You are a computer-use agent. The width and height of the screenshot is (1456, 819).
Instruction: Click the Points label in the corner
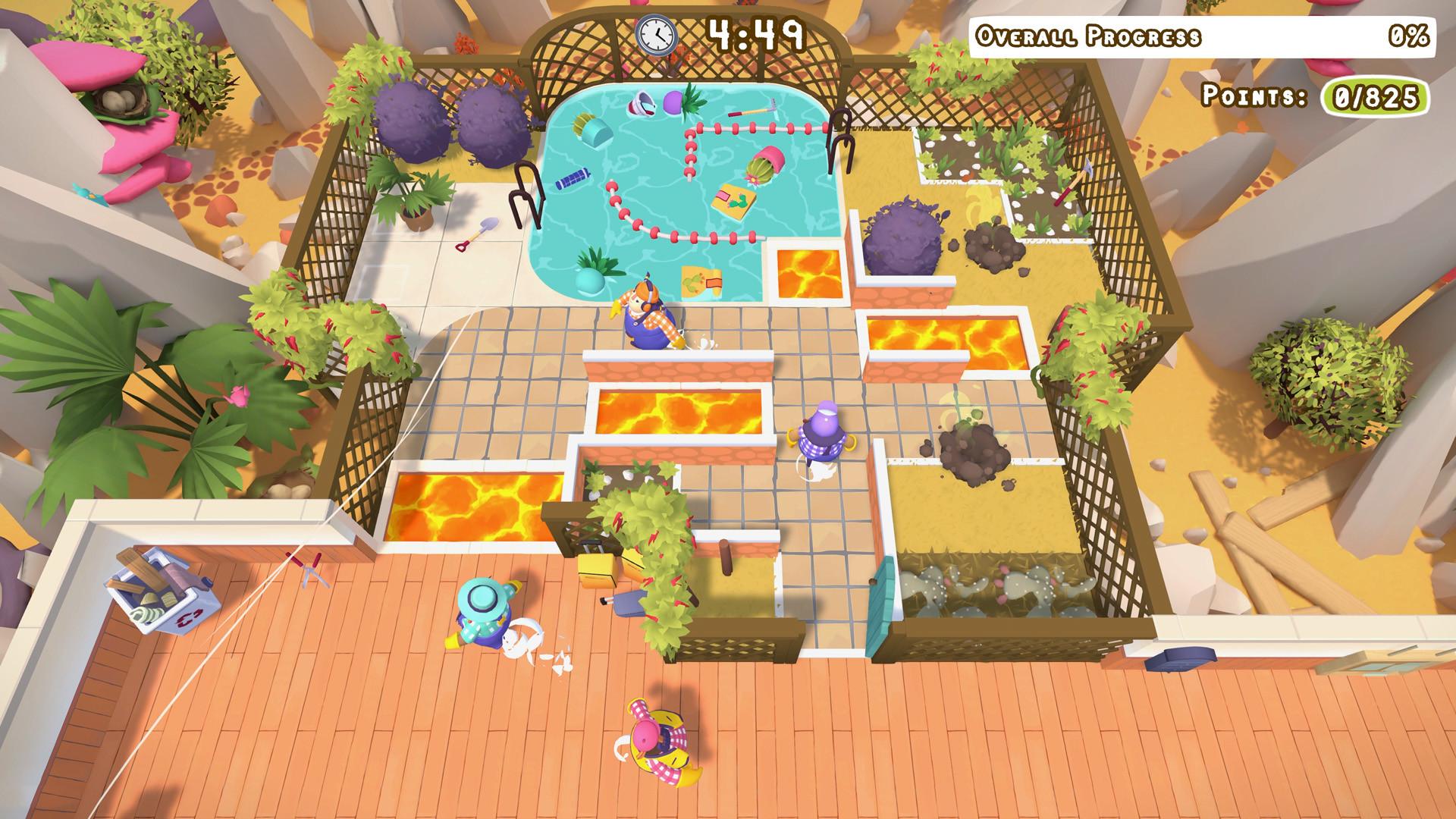(x=1255, y=97)
